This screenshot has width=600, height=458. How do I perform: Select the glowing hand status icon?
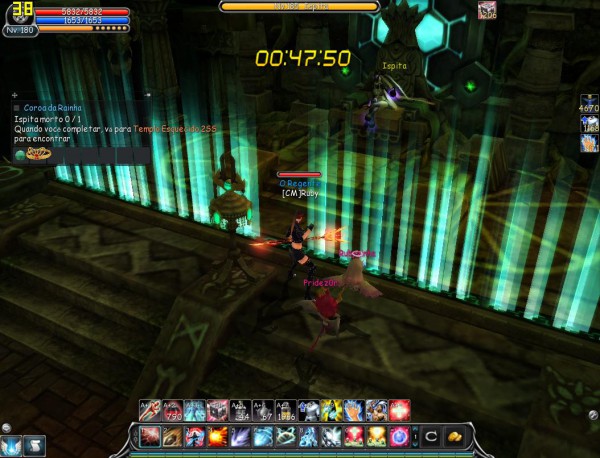[x=588, y=144]
